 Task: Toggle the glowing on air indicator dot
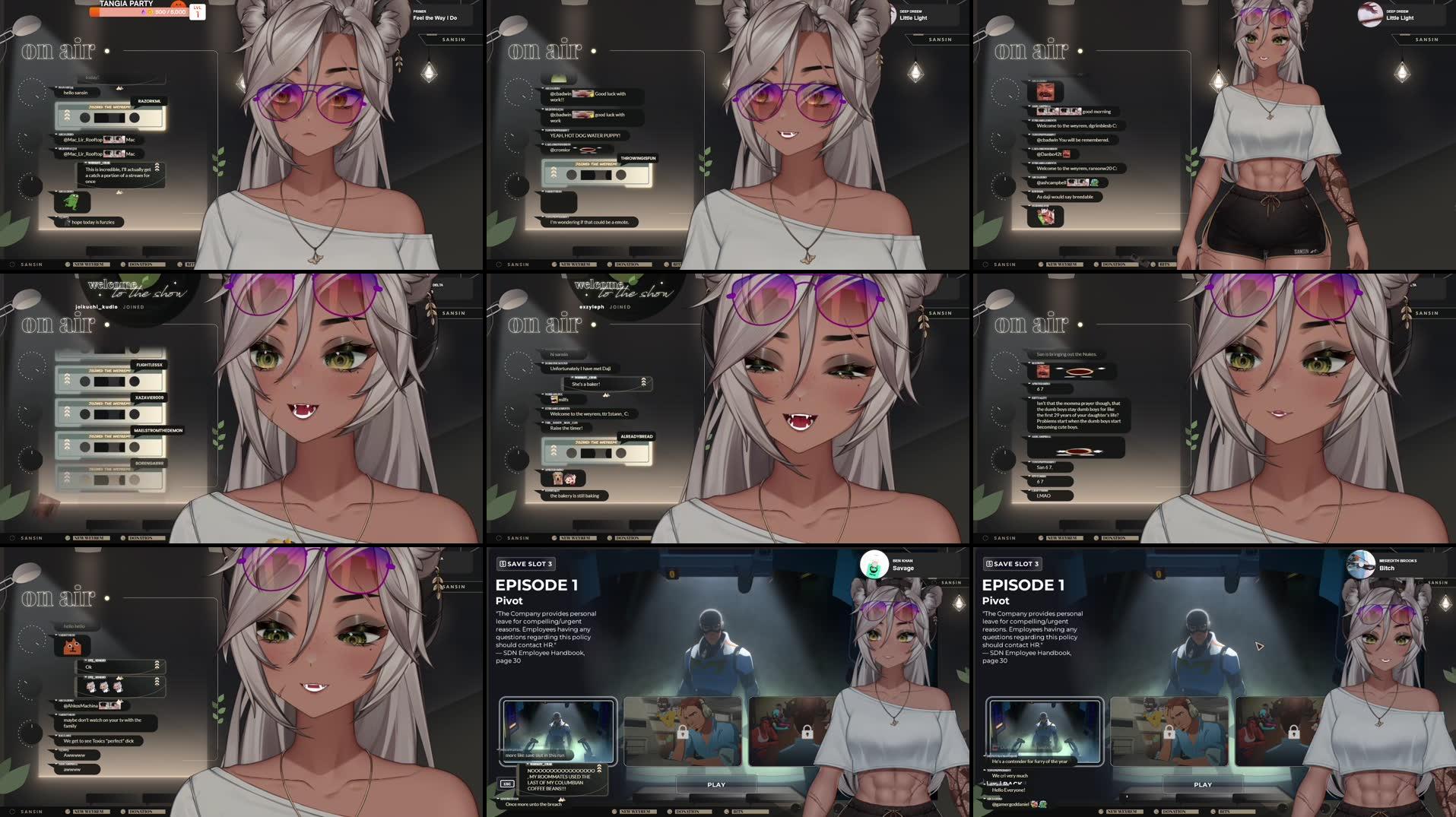tap(107, 52)
